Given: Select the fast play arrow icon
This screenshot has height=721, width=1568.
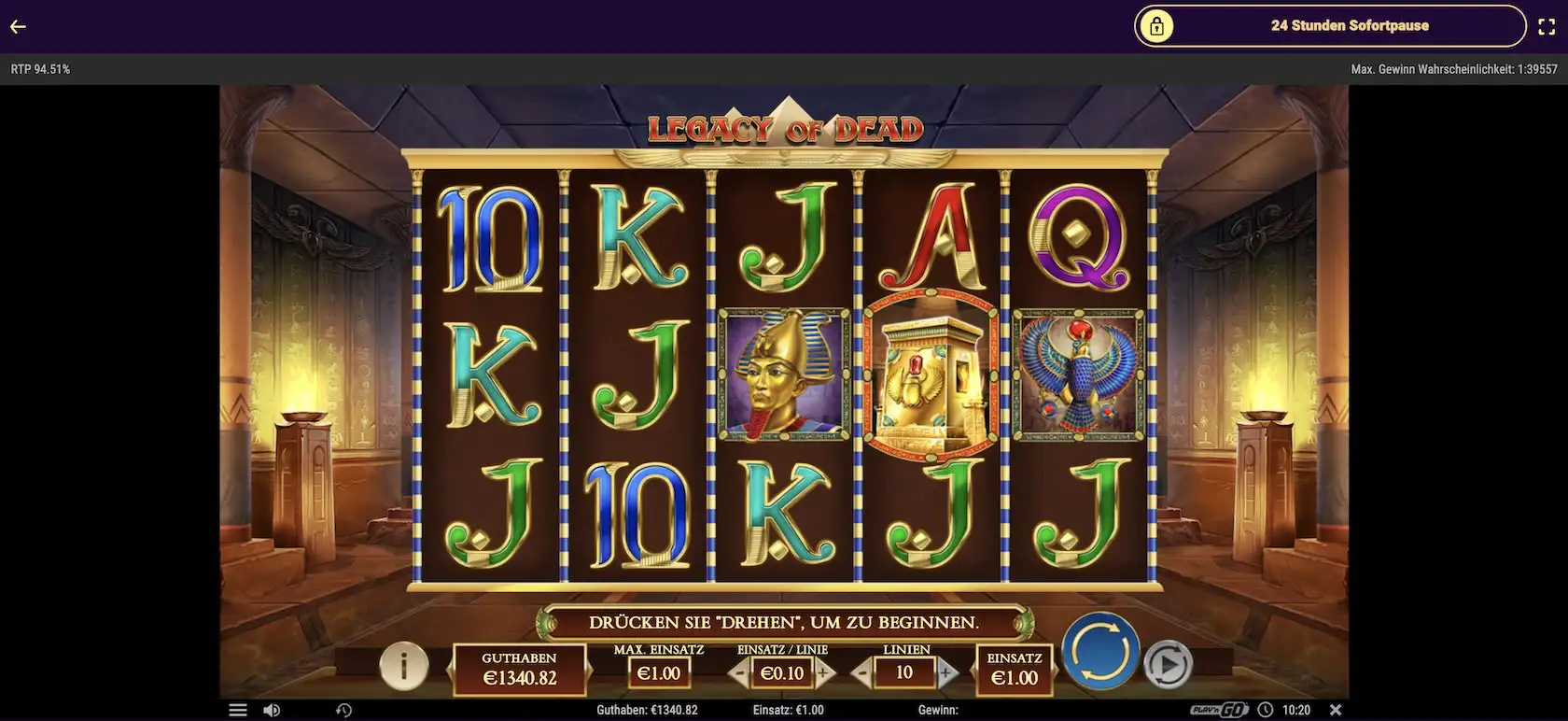Looking at the screenshot, I should coord(1169,664).
